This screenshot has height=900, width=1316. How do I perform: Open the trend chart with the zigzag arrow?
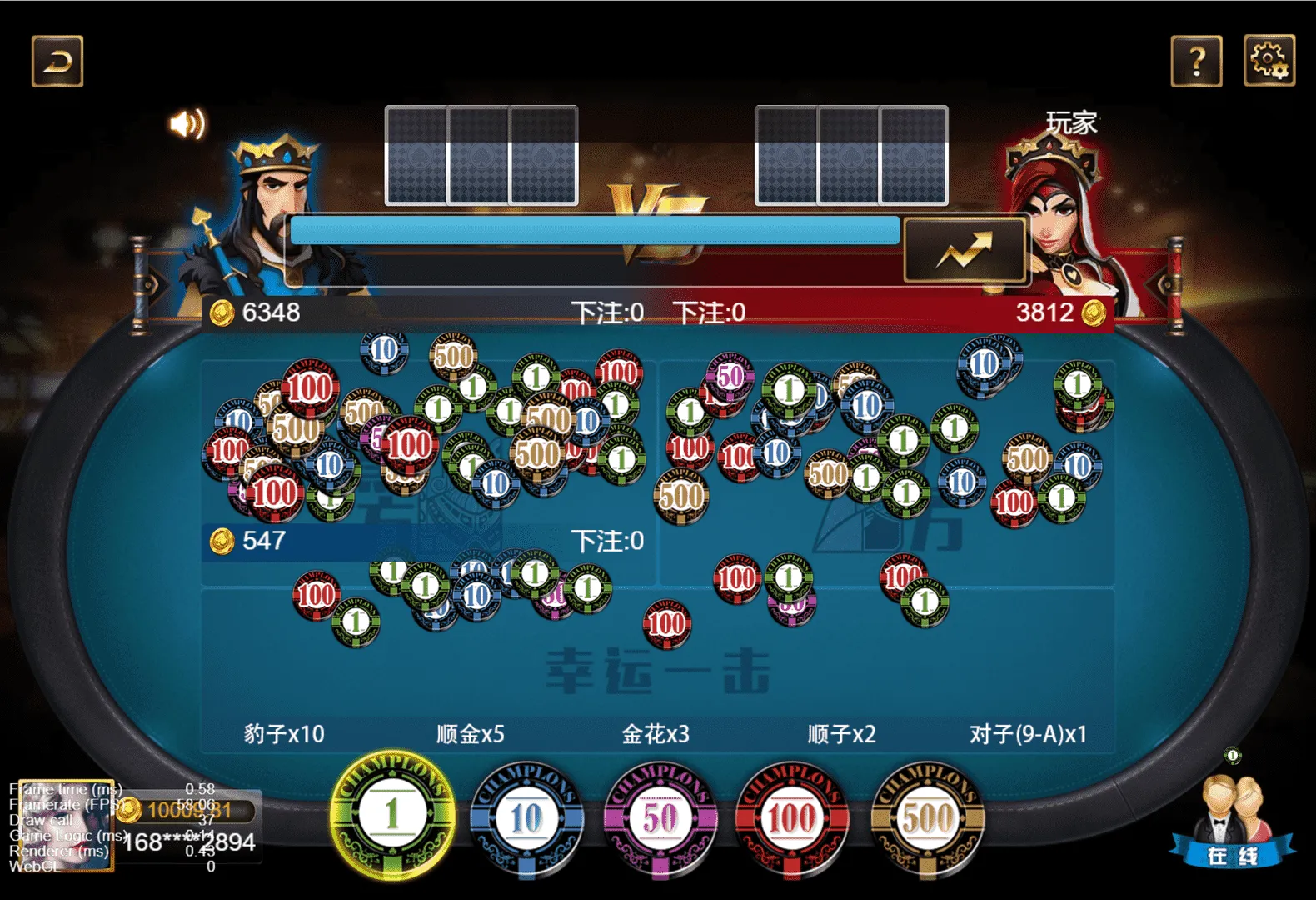(x=965, y=247)
